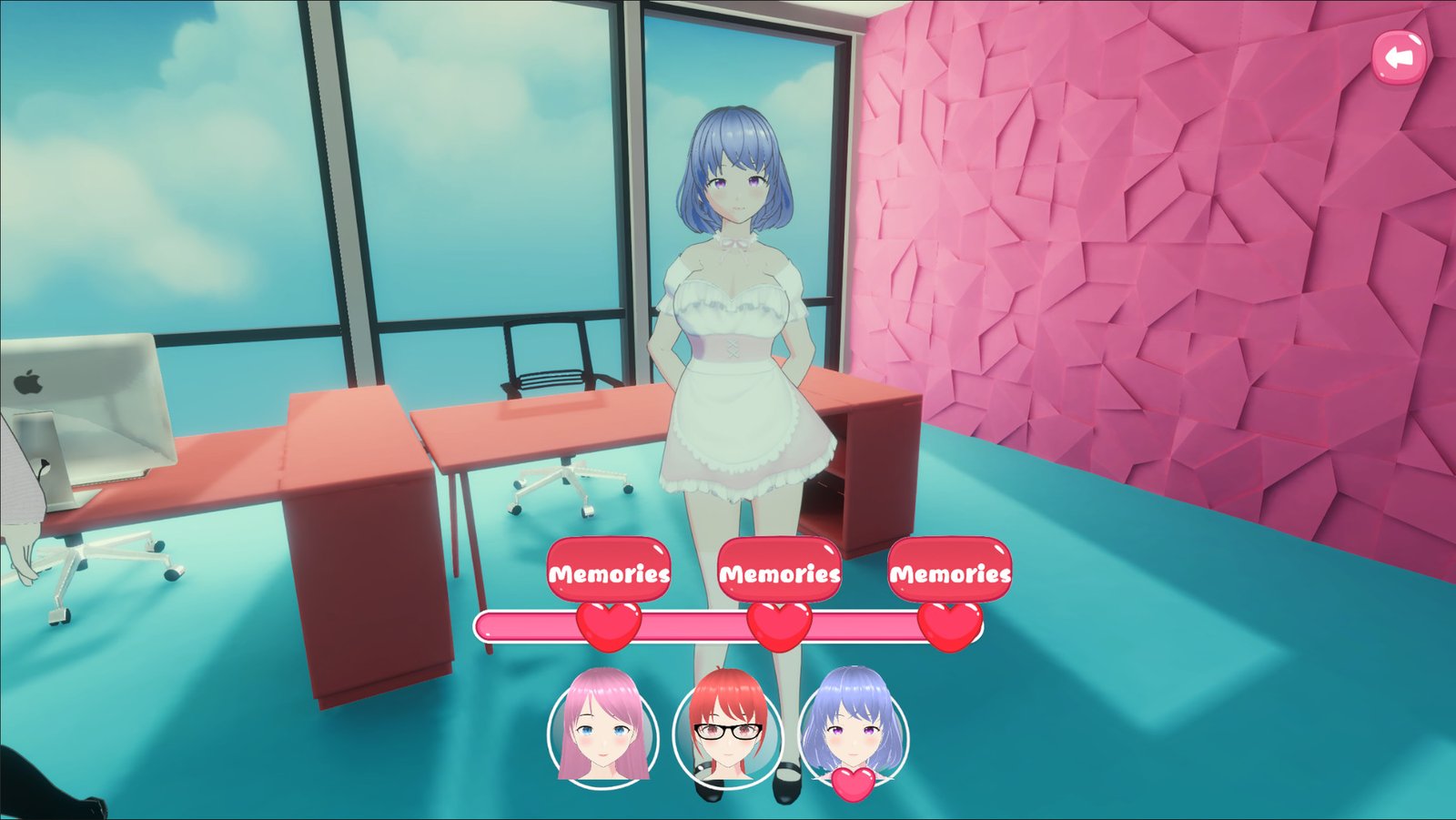
Task: Click the first heart on the progress bar
Action: tap(608, 624)
